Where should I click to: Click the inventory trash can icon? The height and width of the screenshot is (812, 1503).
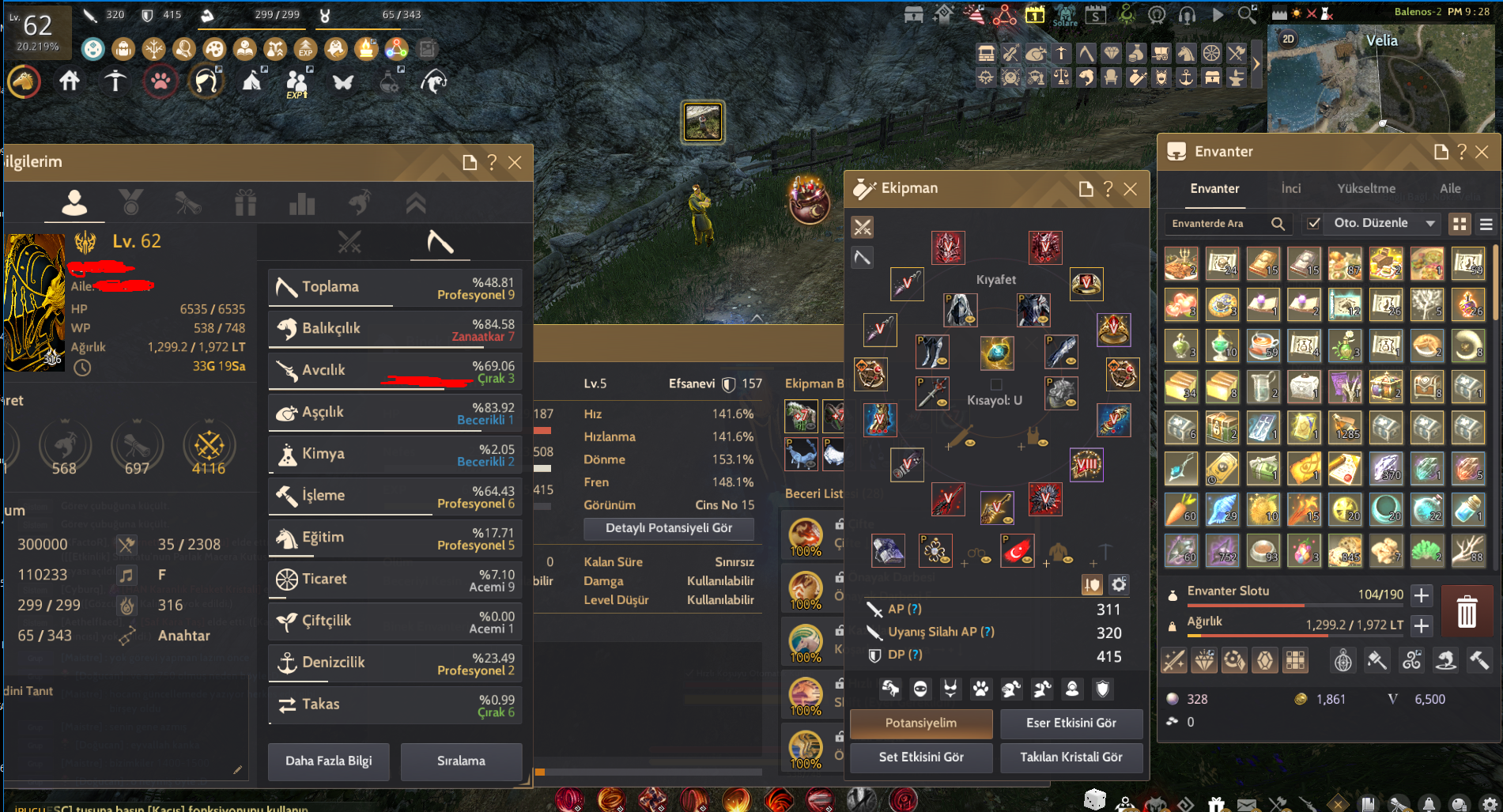[x=1466, y=611]
